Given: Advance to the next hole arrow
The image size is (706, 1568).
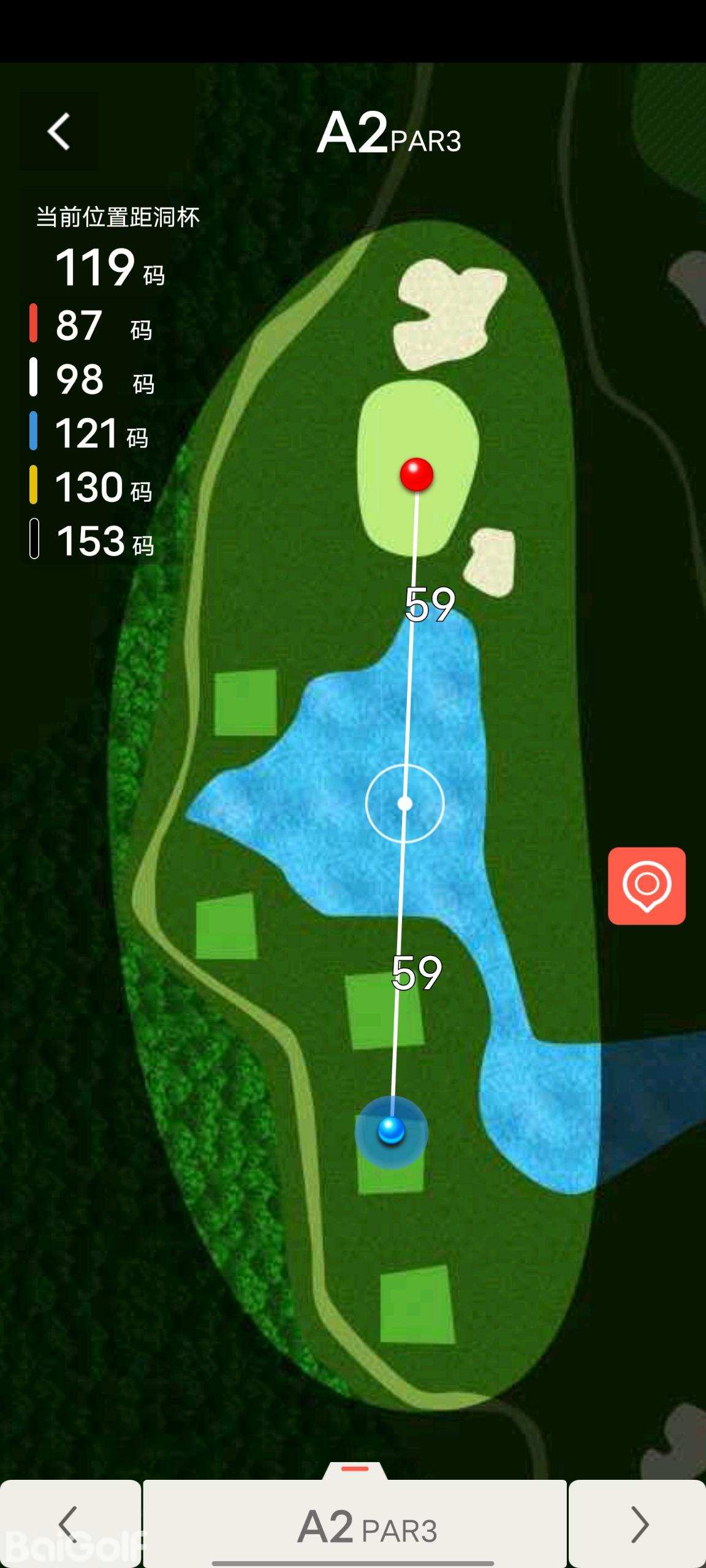Looking at the screenshot, I should pyautogui.click(x=638, y=1524).
